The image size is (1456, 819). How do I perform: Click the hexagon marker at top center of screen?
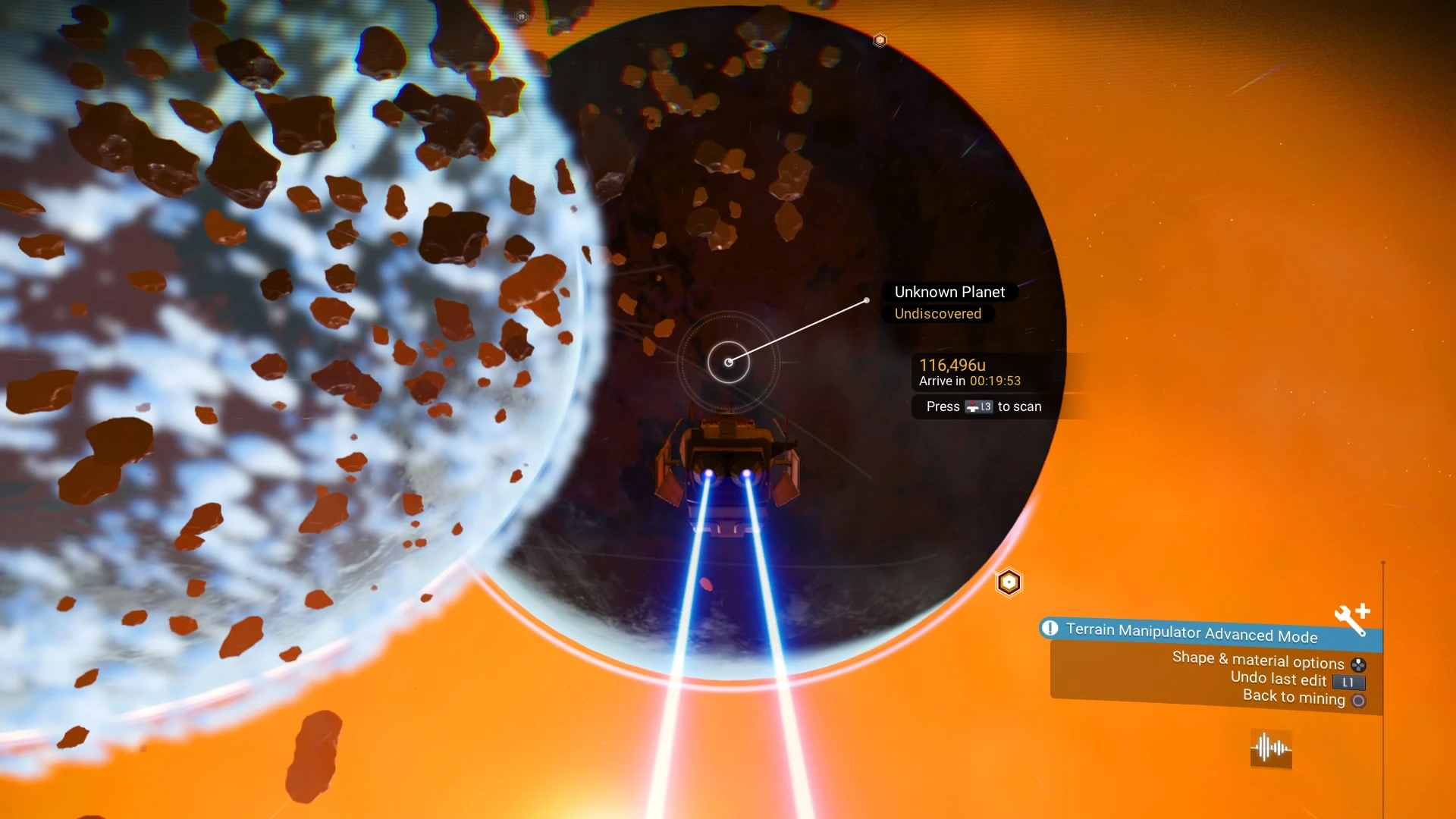[520, 16]
